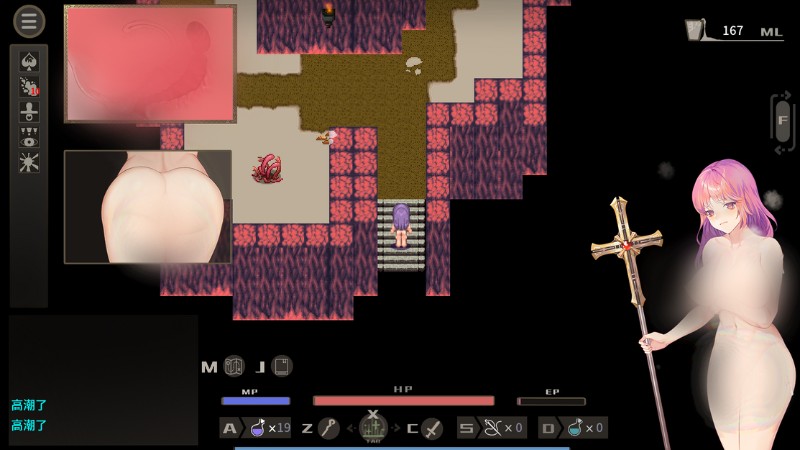Click the F switch toggle on right edge
Image resolution: width=800 pixels, height=450 pixels.
[783, 122]
